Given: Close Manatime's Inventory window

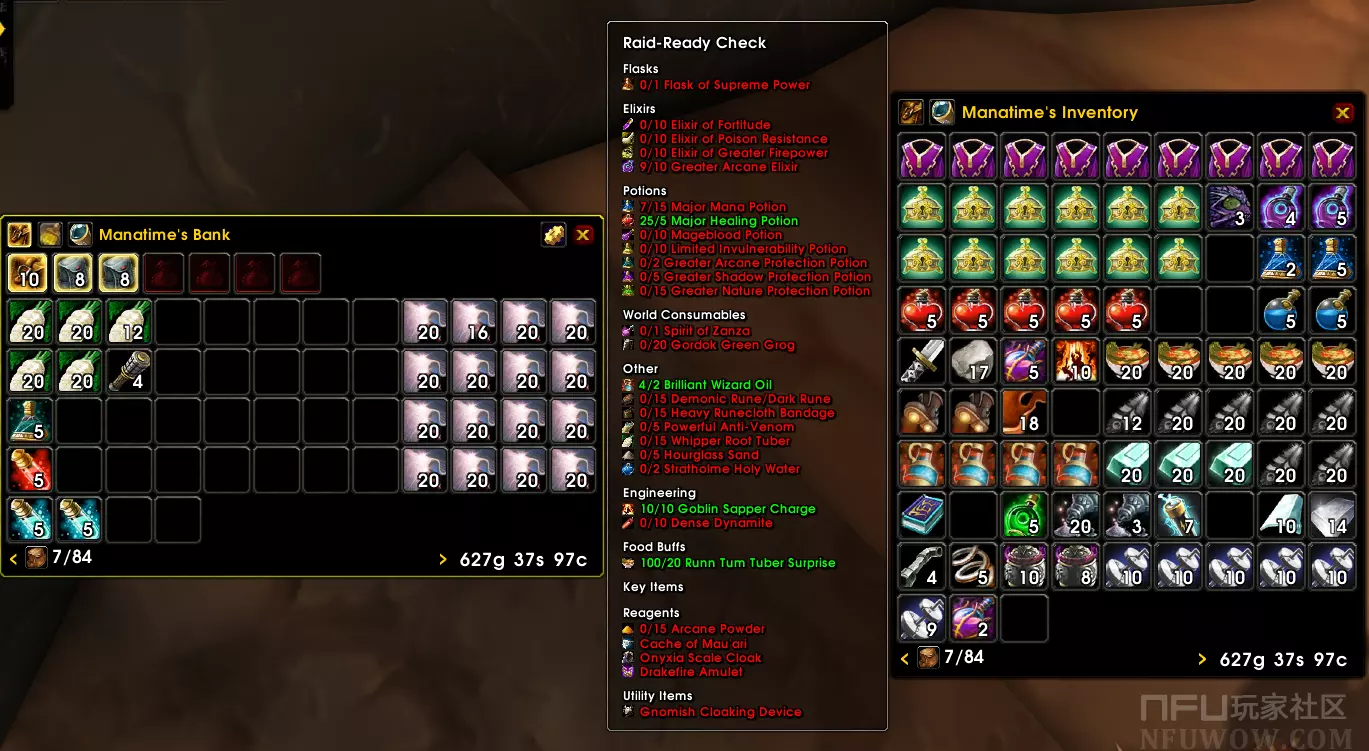Looking at the screenshot, I should point(1343,113).
